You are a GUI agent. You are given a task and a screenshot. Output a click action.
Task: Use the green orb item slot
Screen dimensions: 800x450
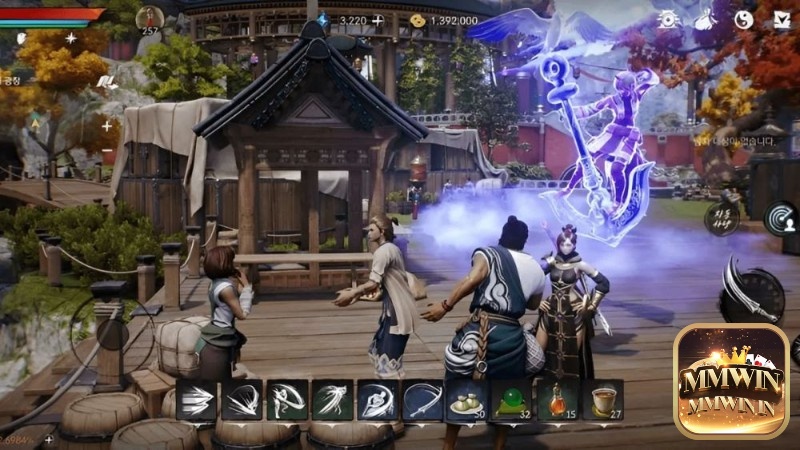point(510,399)
